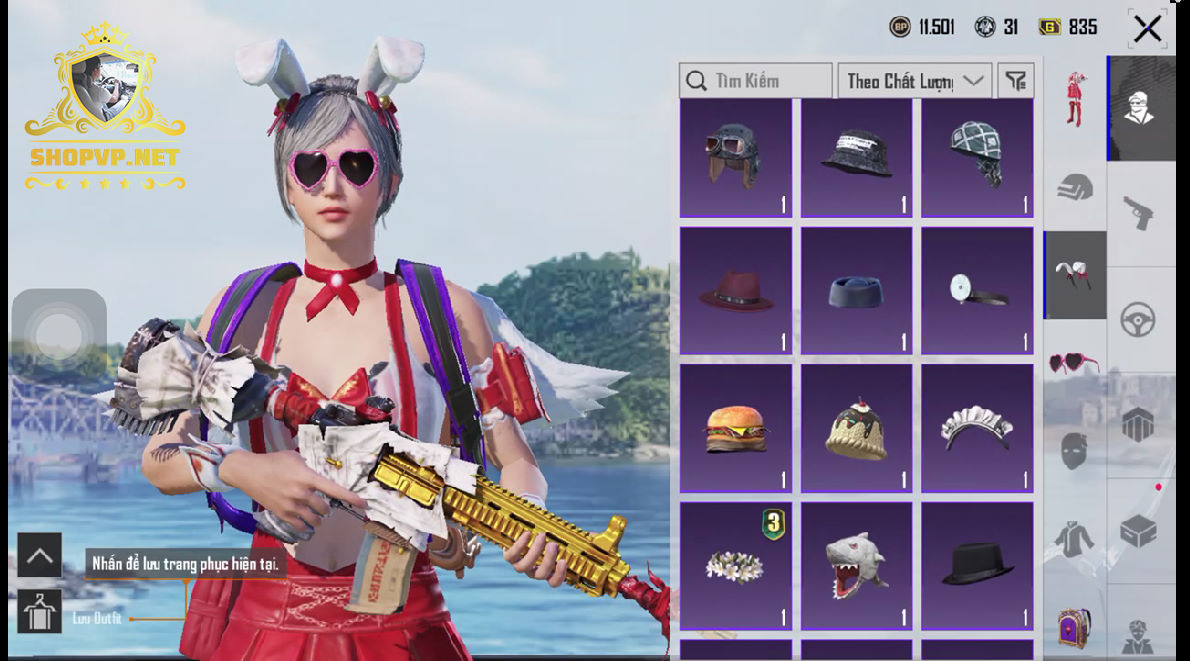
Task: Open the steering wheel vehicles tab
Action: (x=1139, y=320)
